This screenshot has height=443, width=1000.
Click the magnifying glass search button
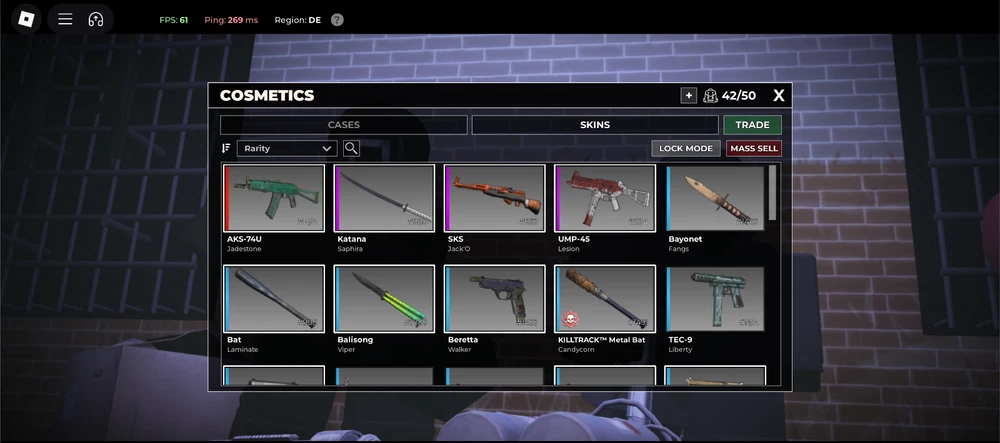351,148
